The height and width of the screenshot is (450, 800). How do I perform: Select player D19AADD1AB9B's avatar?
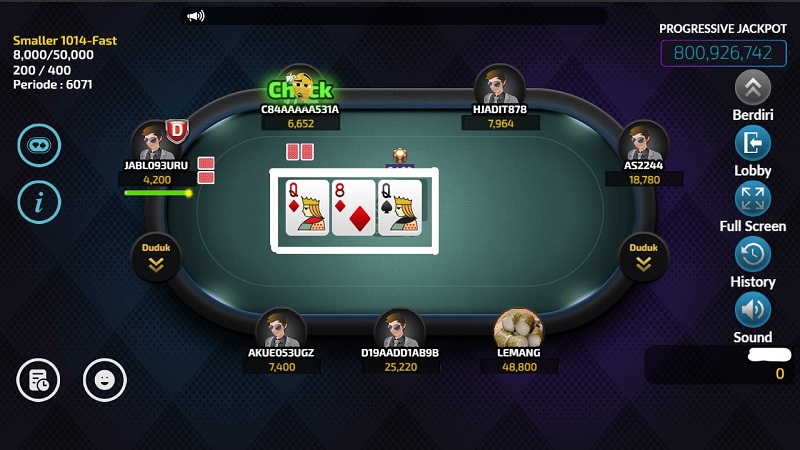tap(400, 331)
